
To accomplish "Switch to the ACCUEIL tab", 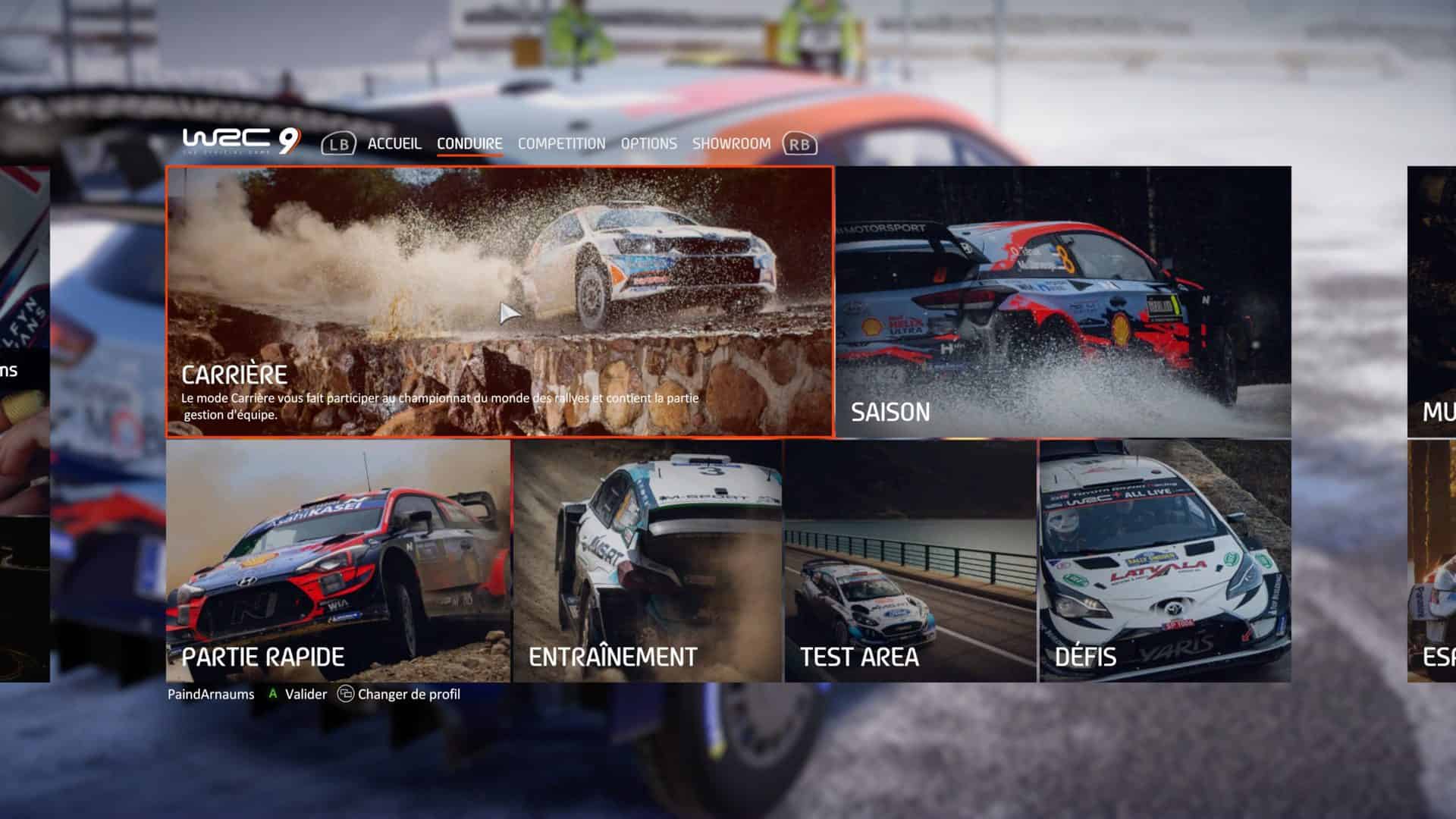I will click(394, 143).
